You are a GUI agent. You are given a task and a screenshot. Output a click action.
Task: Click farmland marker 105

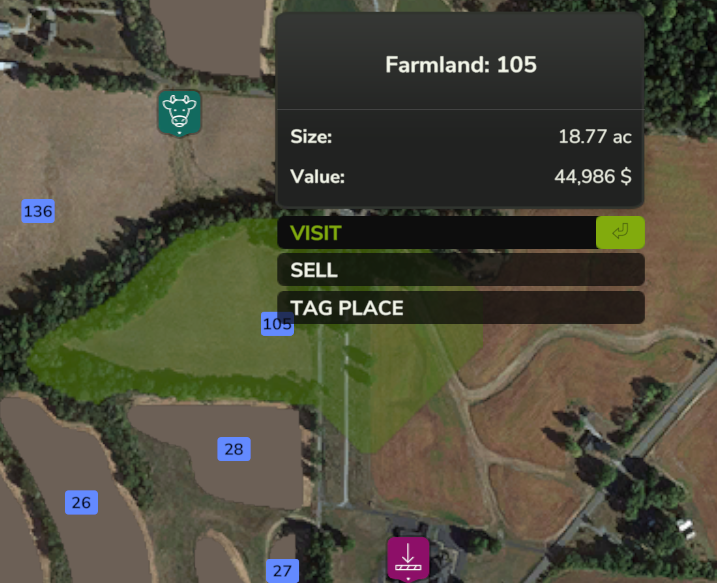(x=275, y=324)
